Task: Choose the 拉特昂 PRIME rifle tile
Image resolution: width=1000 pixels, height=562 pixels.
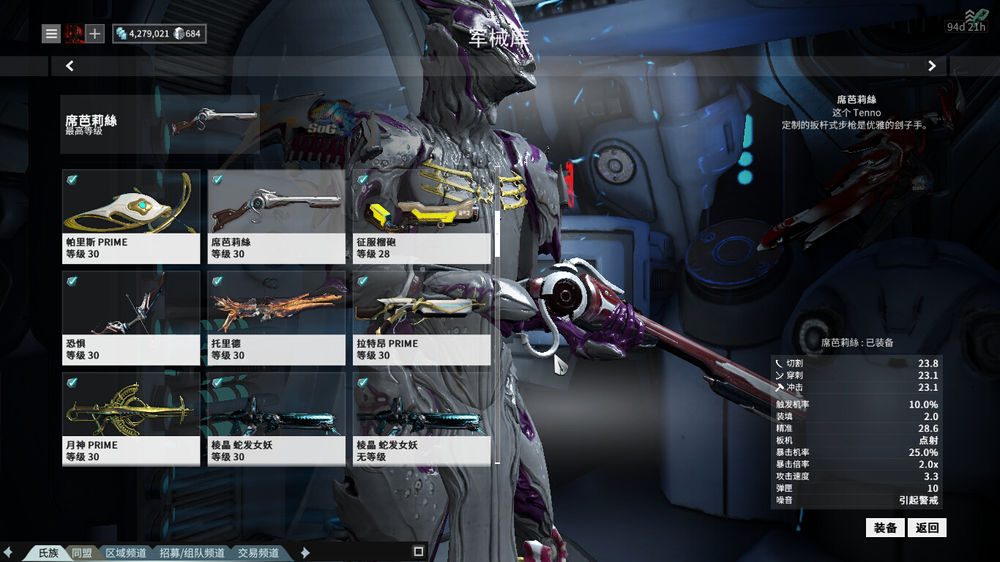Action: click(x=421, y=318)
